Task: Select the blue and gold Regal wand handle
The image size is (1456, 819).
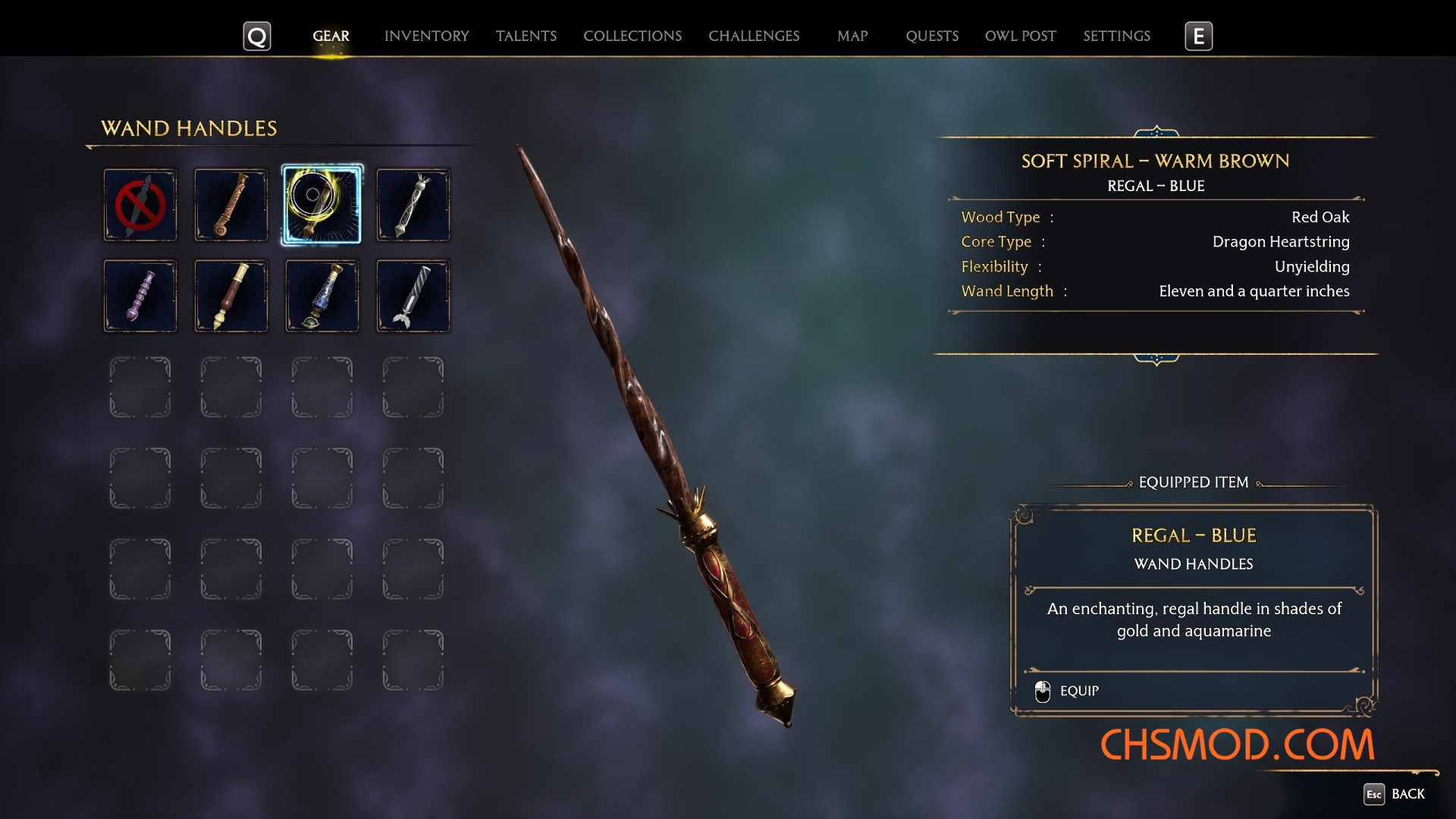Action: pos(322,296)
